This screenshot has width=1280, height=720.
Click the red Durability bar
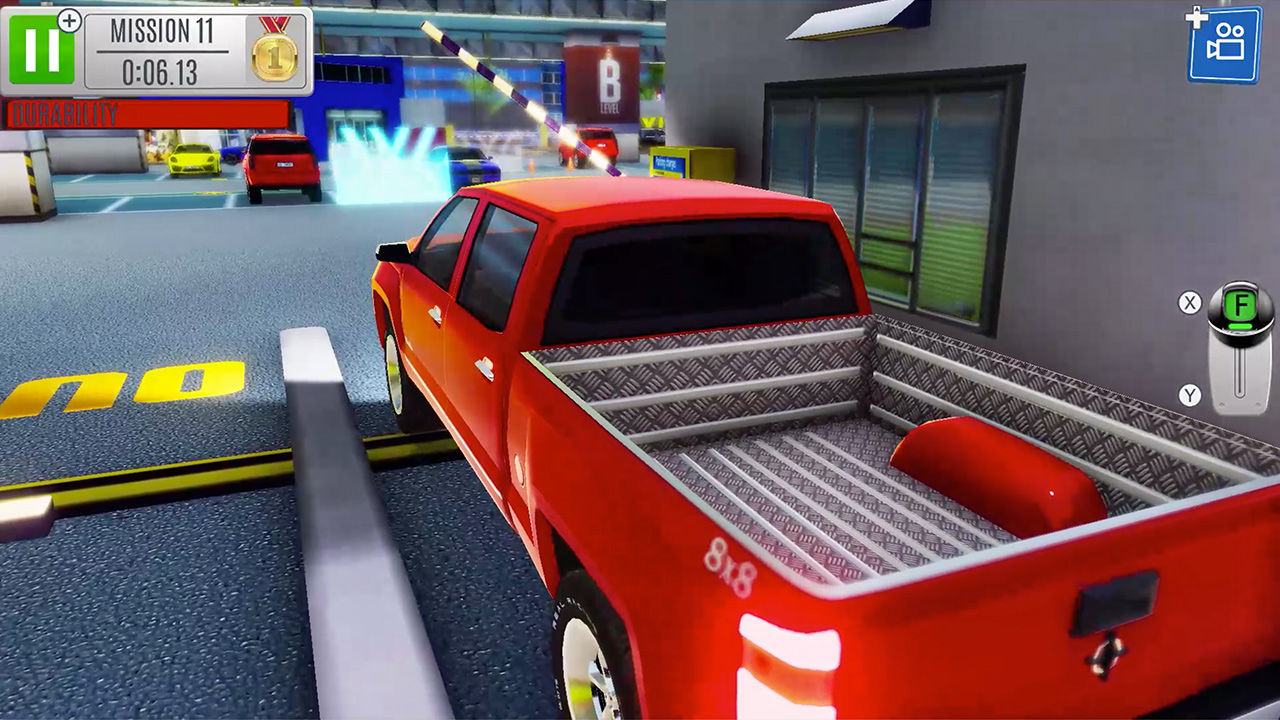pos(145,114)
